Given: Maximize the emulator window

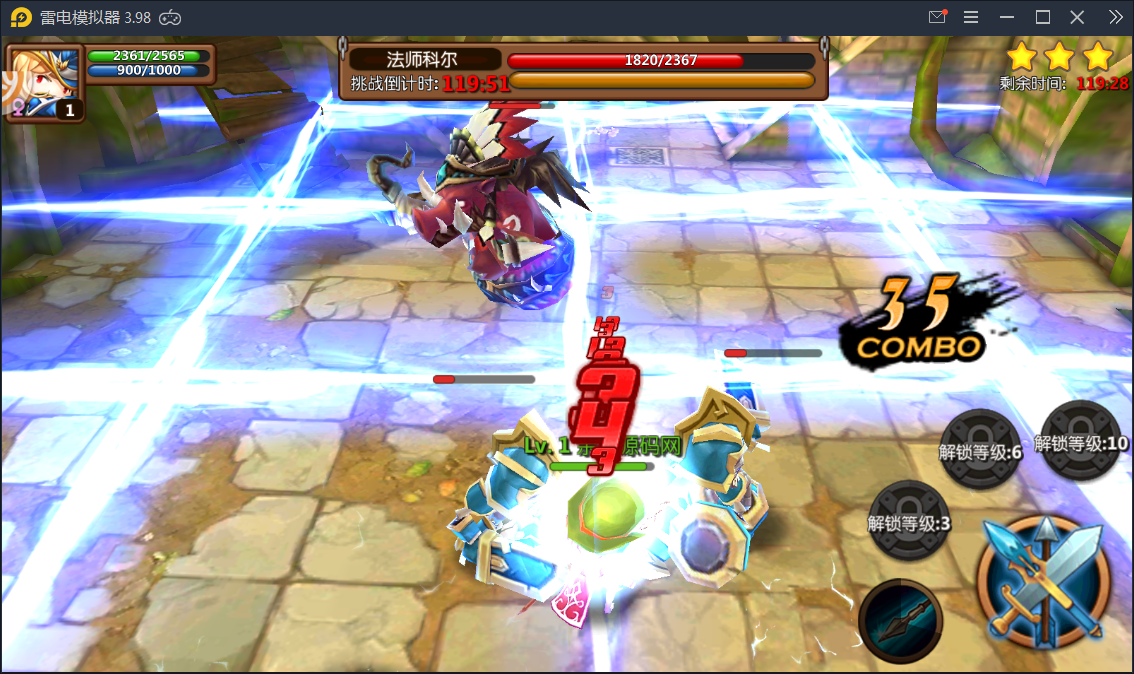Looking at the screenshot, I should (x=1042, y=17).
